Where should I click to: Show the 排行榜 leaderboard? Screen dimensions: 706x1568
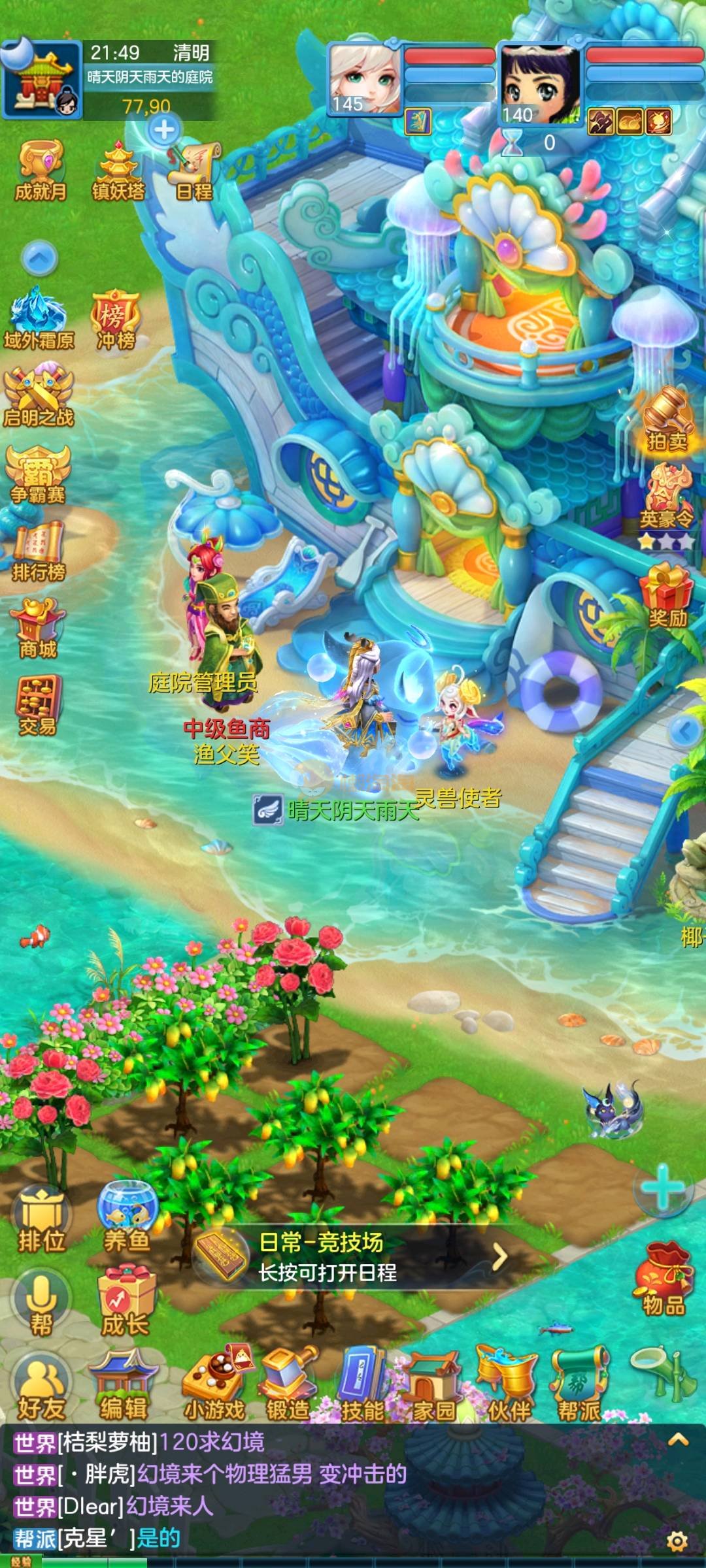click(x=39, y=552)
